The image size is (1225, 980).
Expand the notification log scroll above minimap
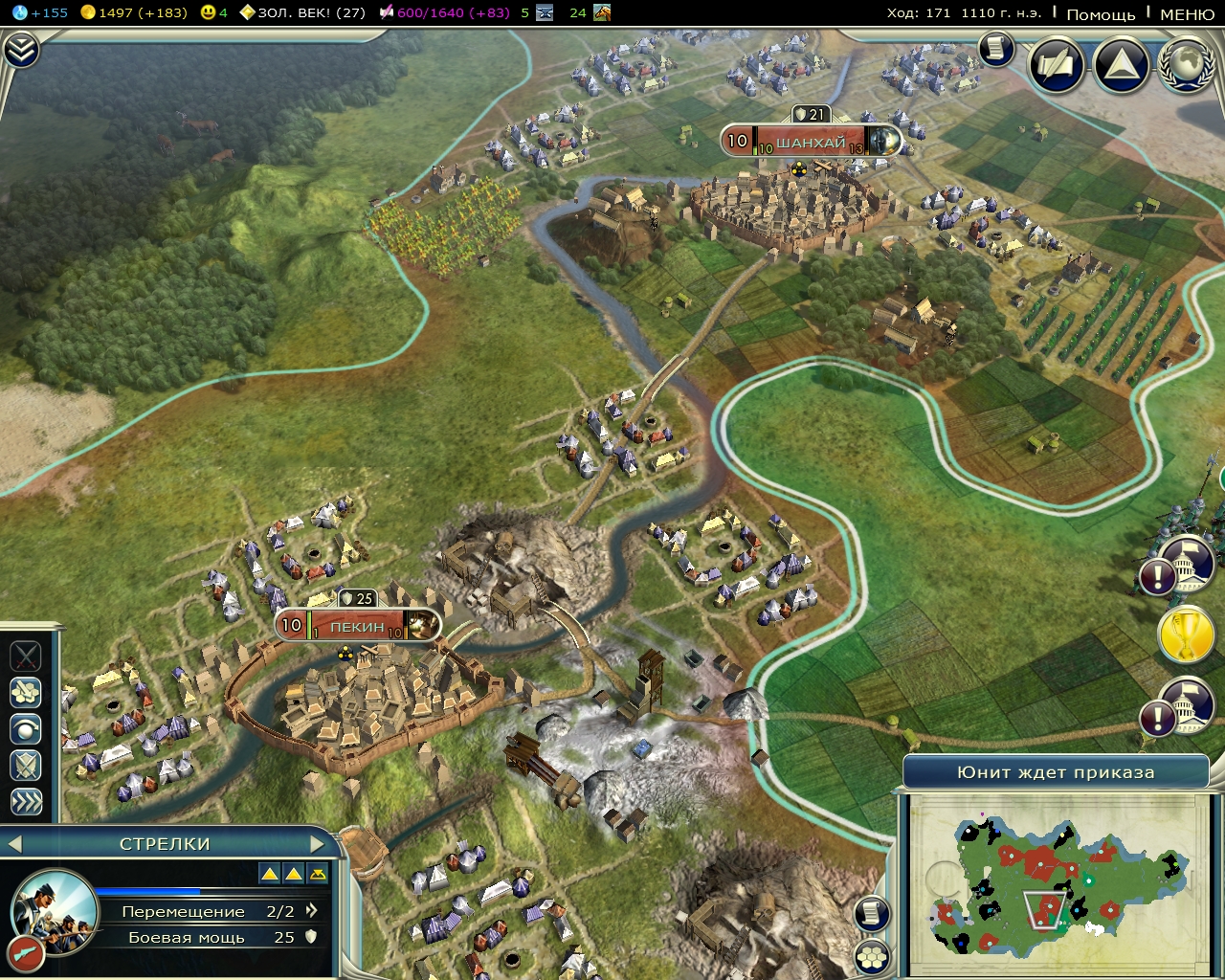[x=871, y=914]
